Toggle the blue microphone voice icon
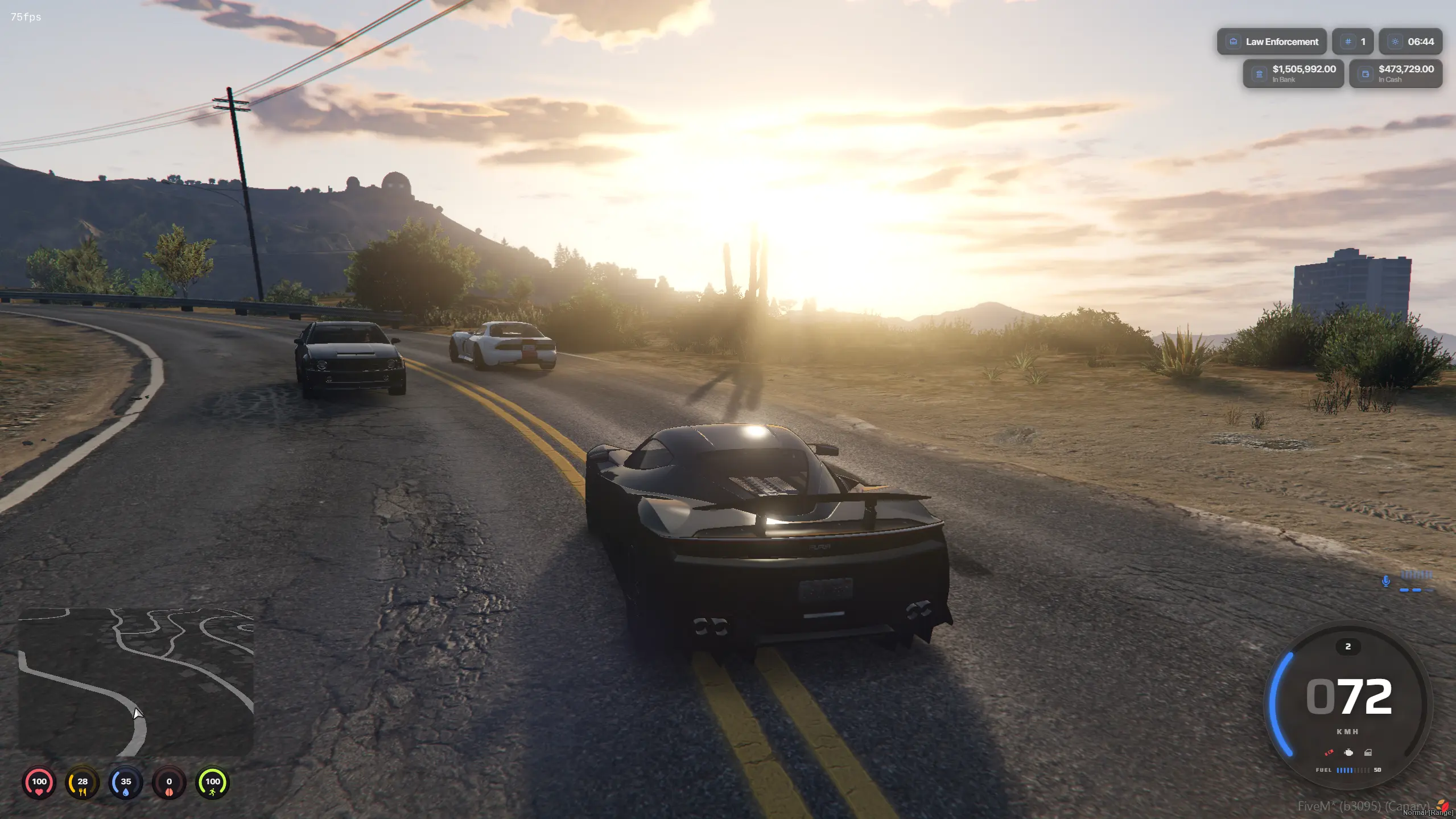The width and height of the screenshot is (1456, 819). click(1386, 581)
